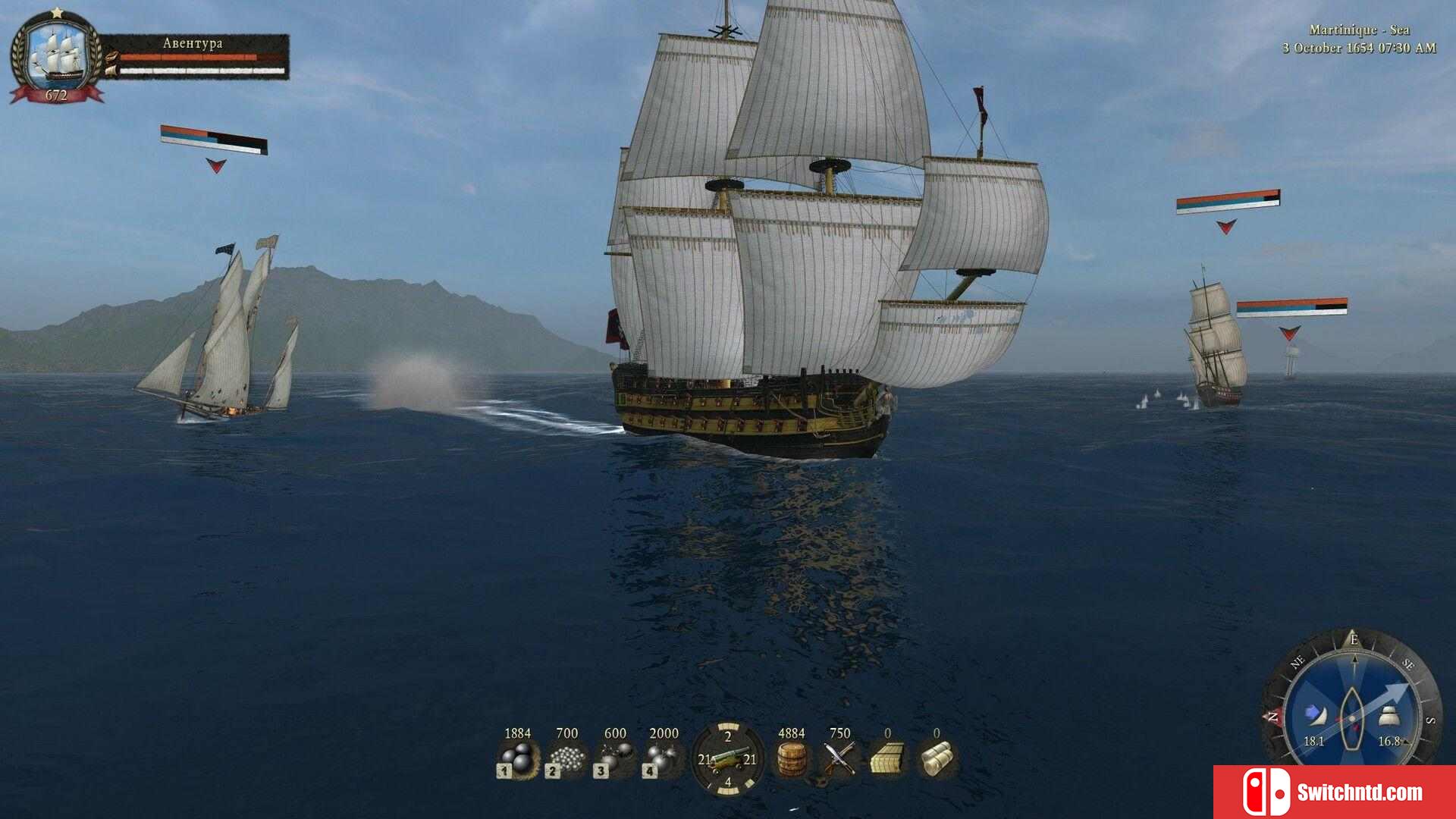Select the sailcloth rolls icon
The image size is (1456, 819).
click(x=937, y=759)
